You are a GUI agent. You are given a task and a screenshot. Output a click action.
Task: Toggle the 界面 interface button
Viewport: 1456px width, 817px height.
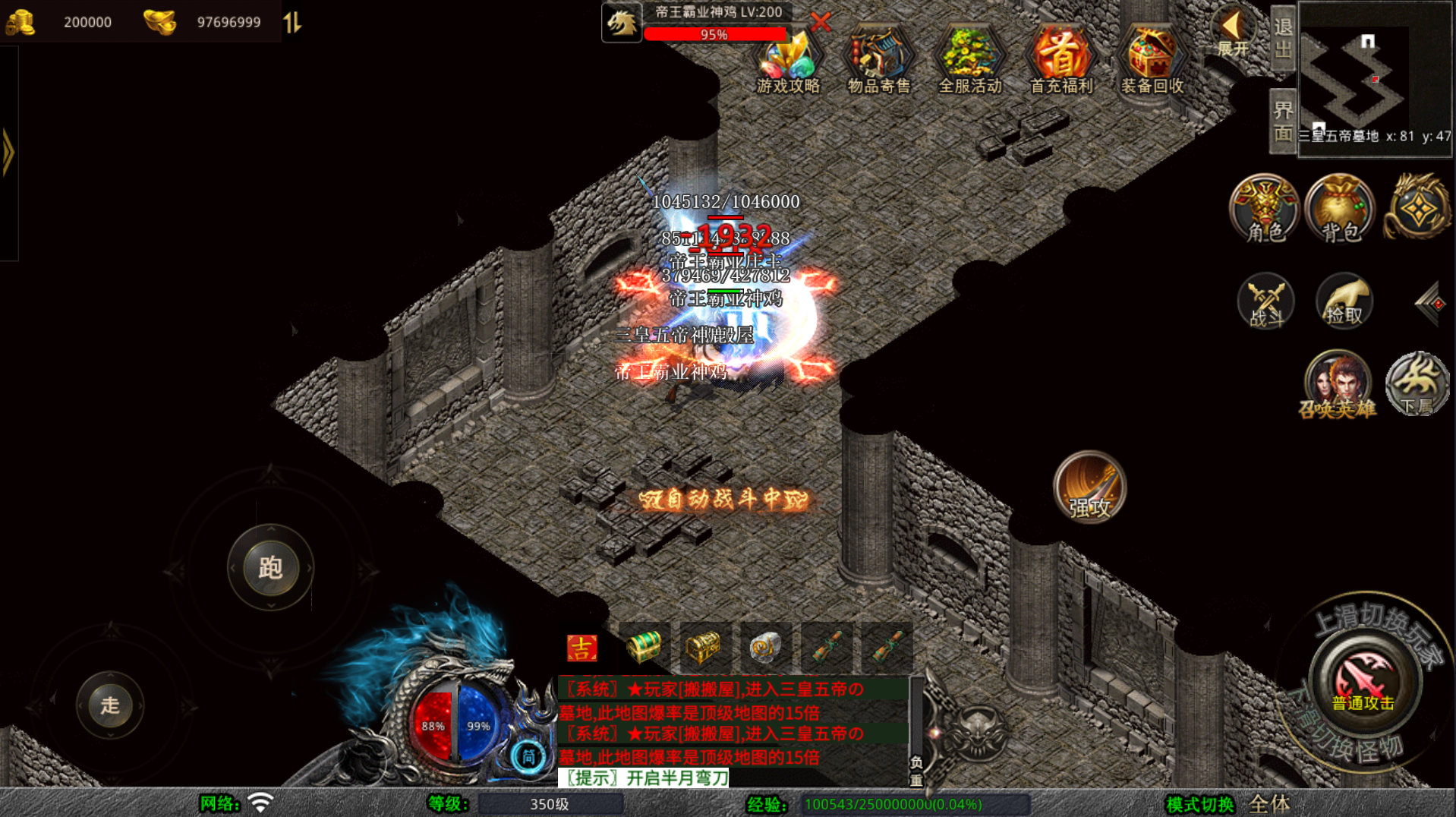[1283, 121]
